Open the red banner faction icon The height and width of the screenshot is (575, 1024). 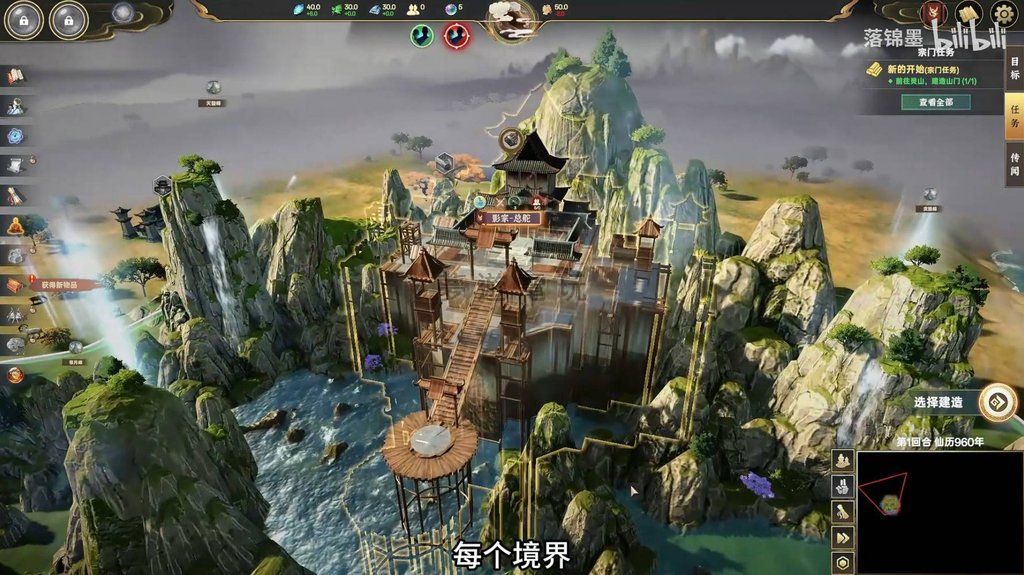[x=934, y=14]
